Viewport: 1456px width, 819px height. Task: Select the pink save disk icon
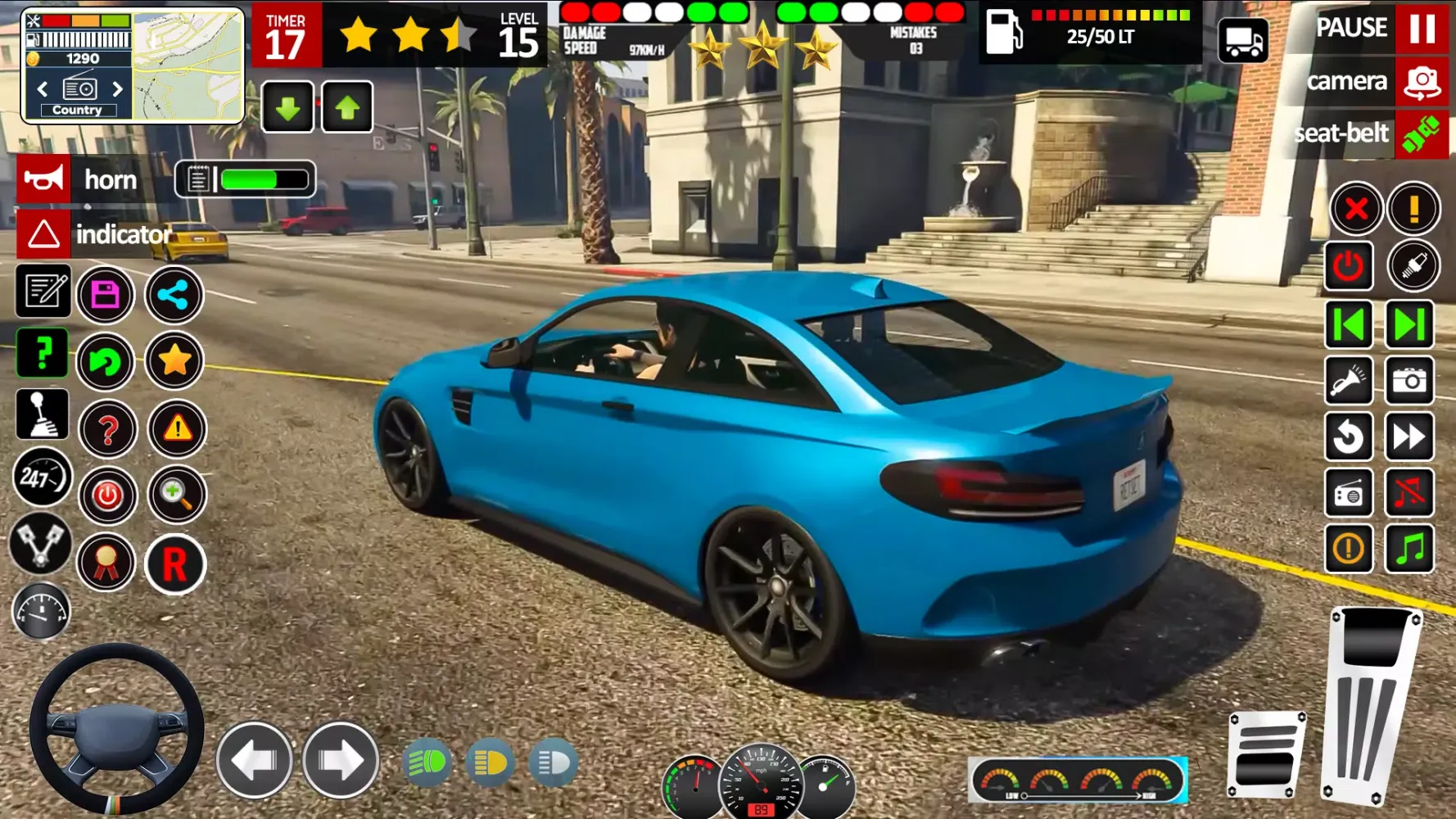106,295
